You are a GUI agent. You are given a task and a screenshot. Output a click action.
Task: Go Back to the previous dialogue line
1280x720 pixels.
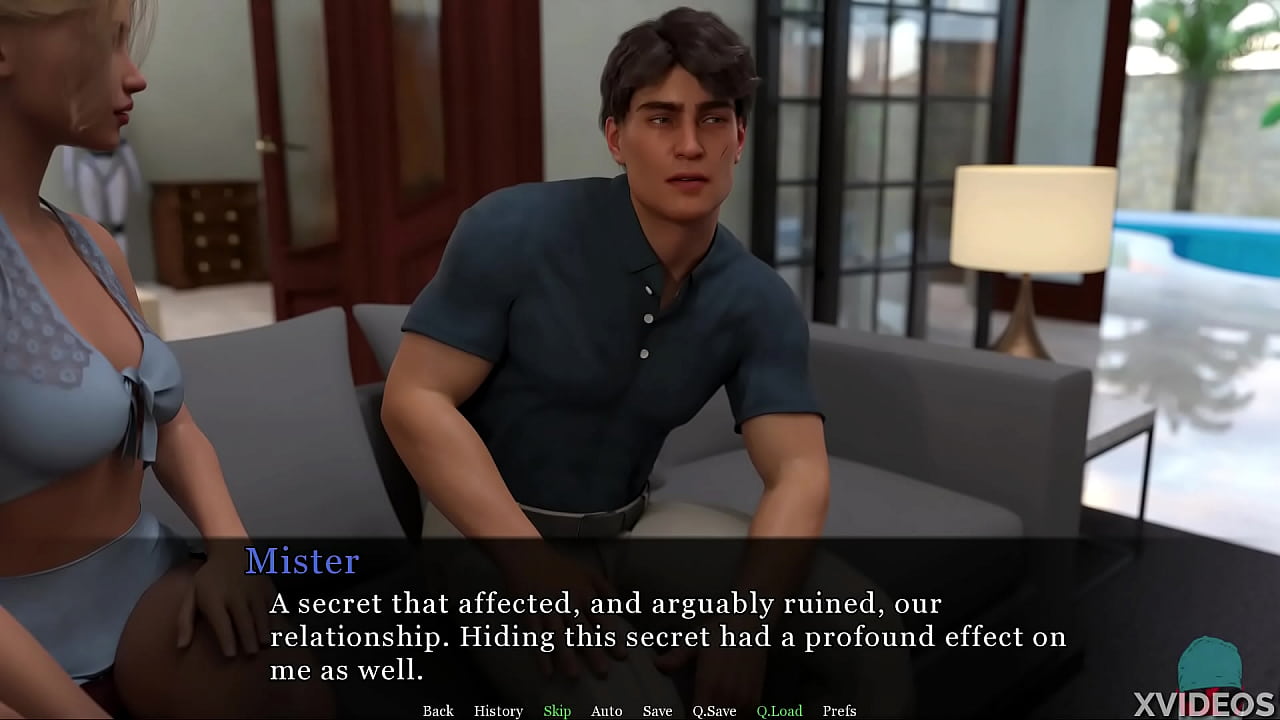pyautogui.click(x=438, y=711)
